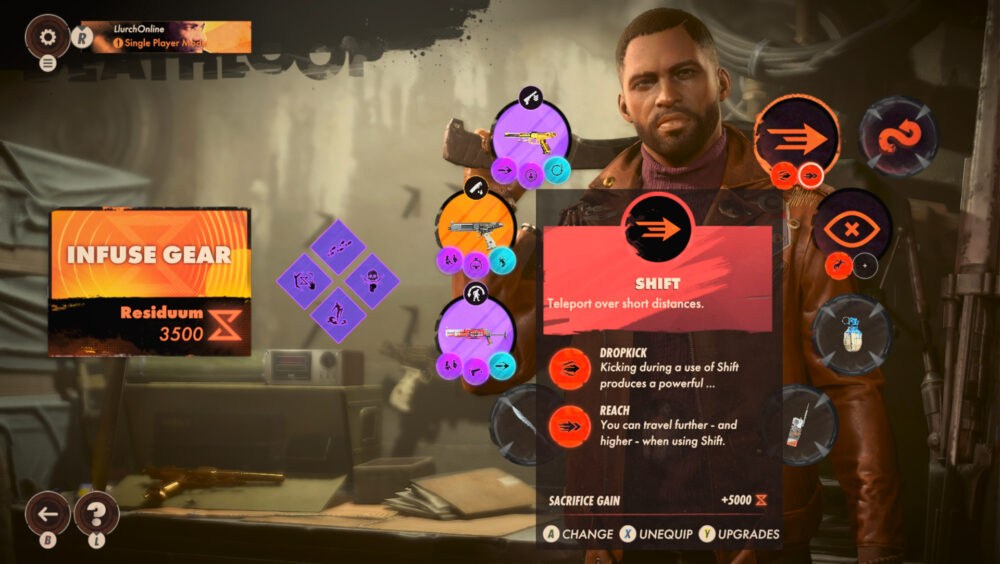
Task: Select the equipped Shift slab slot
Action: coord(796,137)
